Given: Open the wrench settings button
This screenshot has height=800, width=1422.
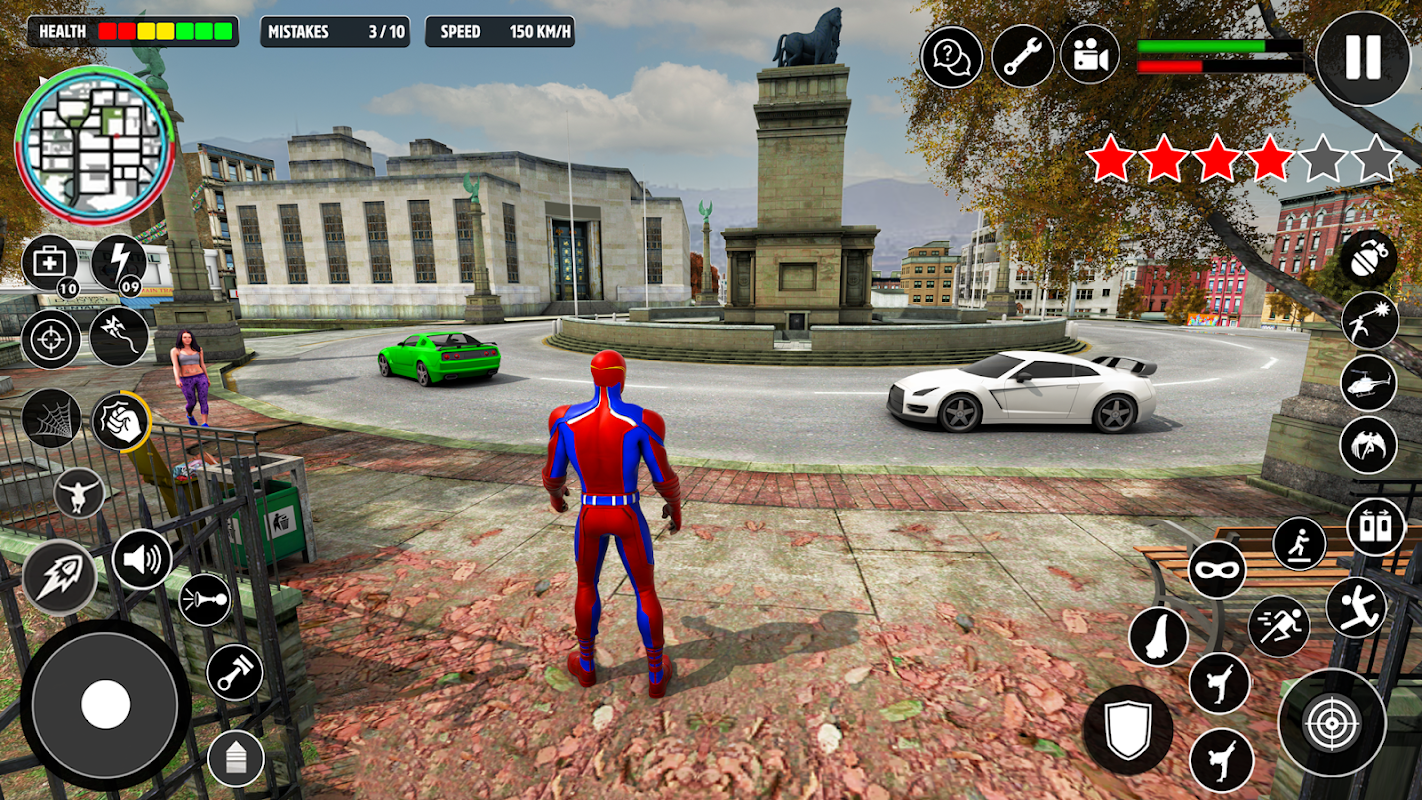Looking at the screenshot, I should (1022, 57).
